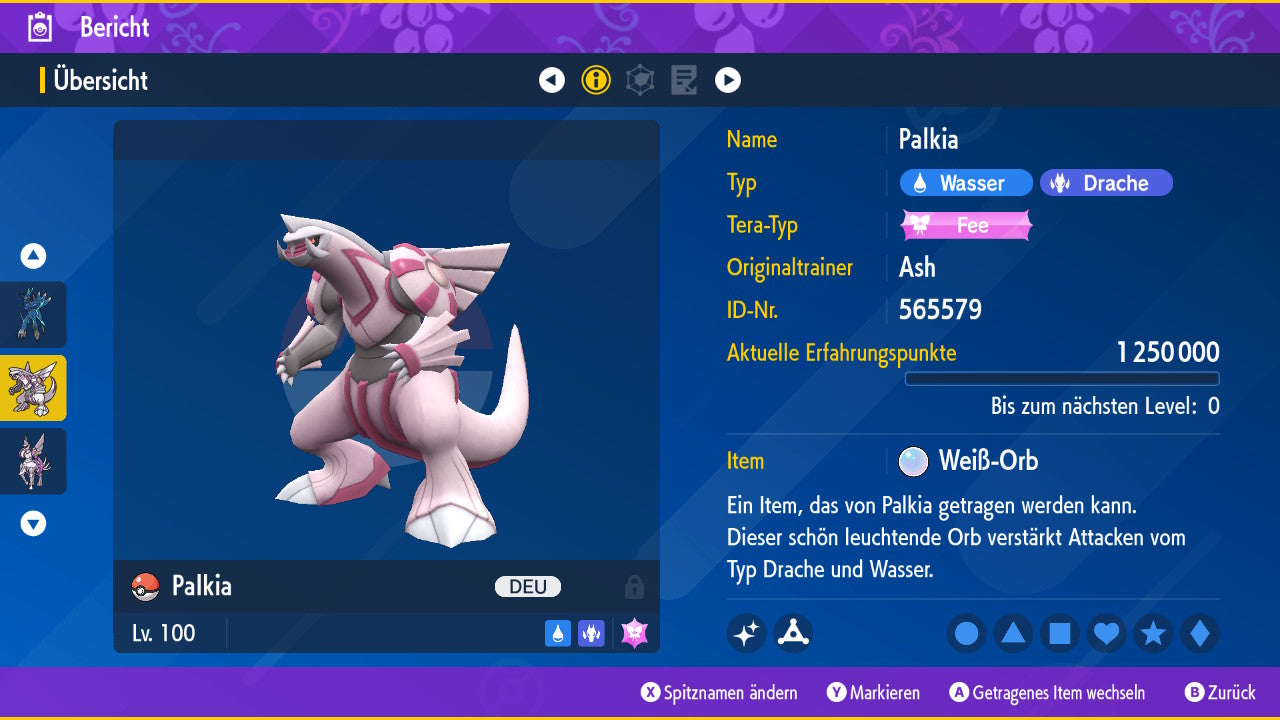Toggle the diamond marking
The width and height of the screenshot is (1280, 720).
click(x=1200, y=634)
